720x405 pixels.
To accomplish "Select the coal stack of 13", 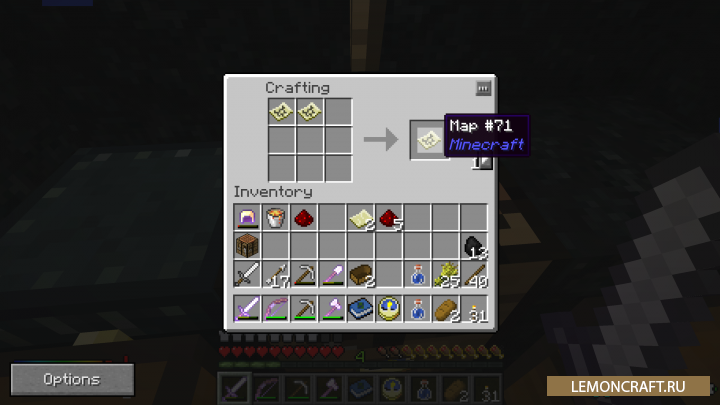I will coord(473,245).
